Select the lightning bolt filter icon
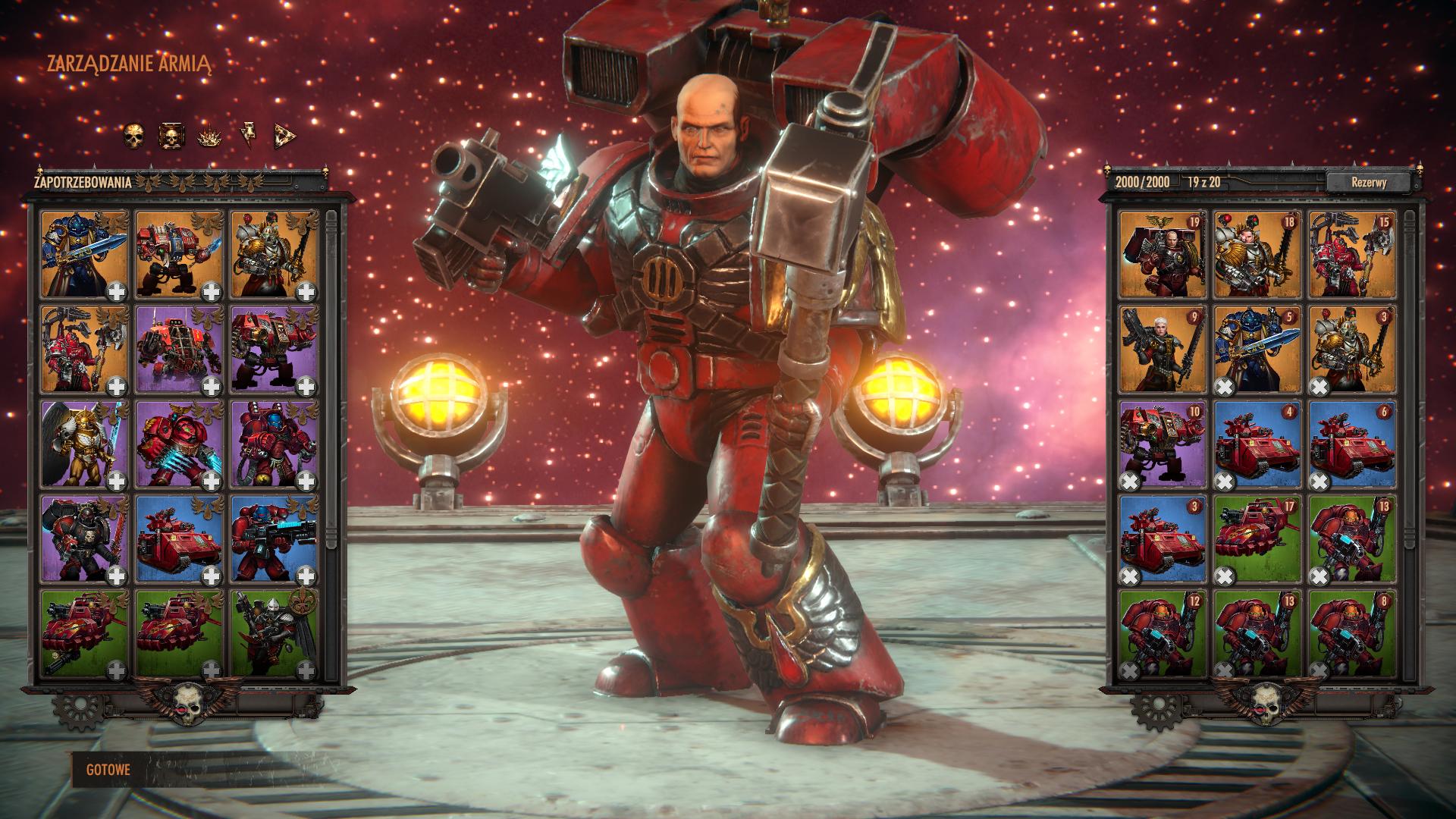 click(x=247, y=136)
